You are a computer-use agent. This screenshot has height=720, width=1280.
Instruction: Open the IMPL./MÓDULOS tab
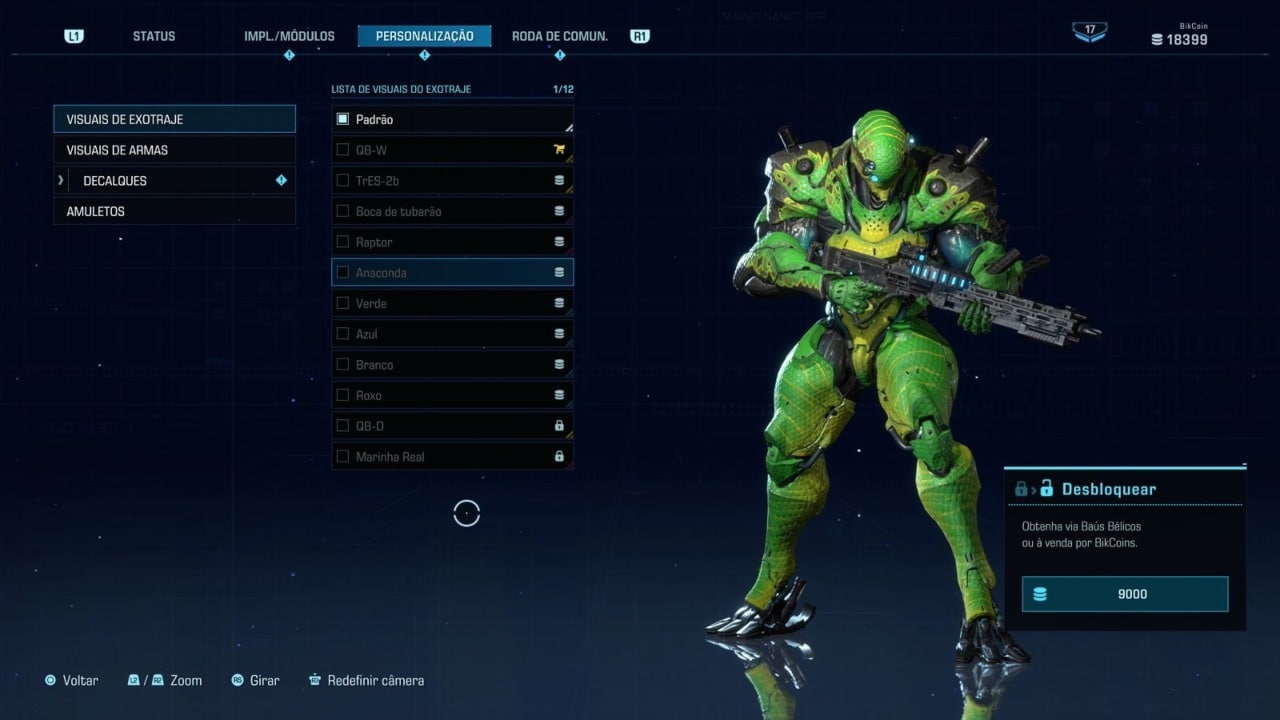(x=289, y=36)
